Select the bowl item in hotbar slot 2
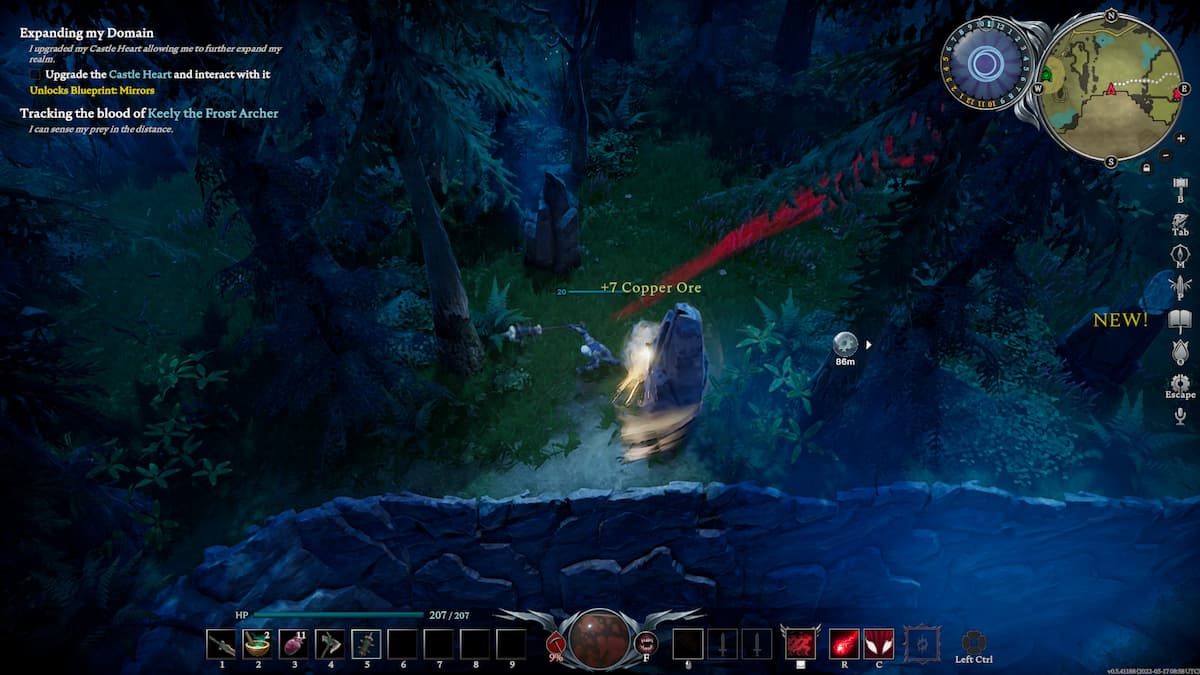1200x675 pixels. 258,643
